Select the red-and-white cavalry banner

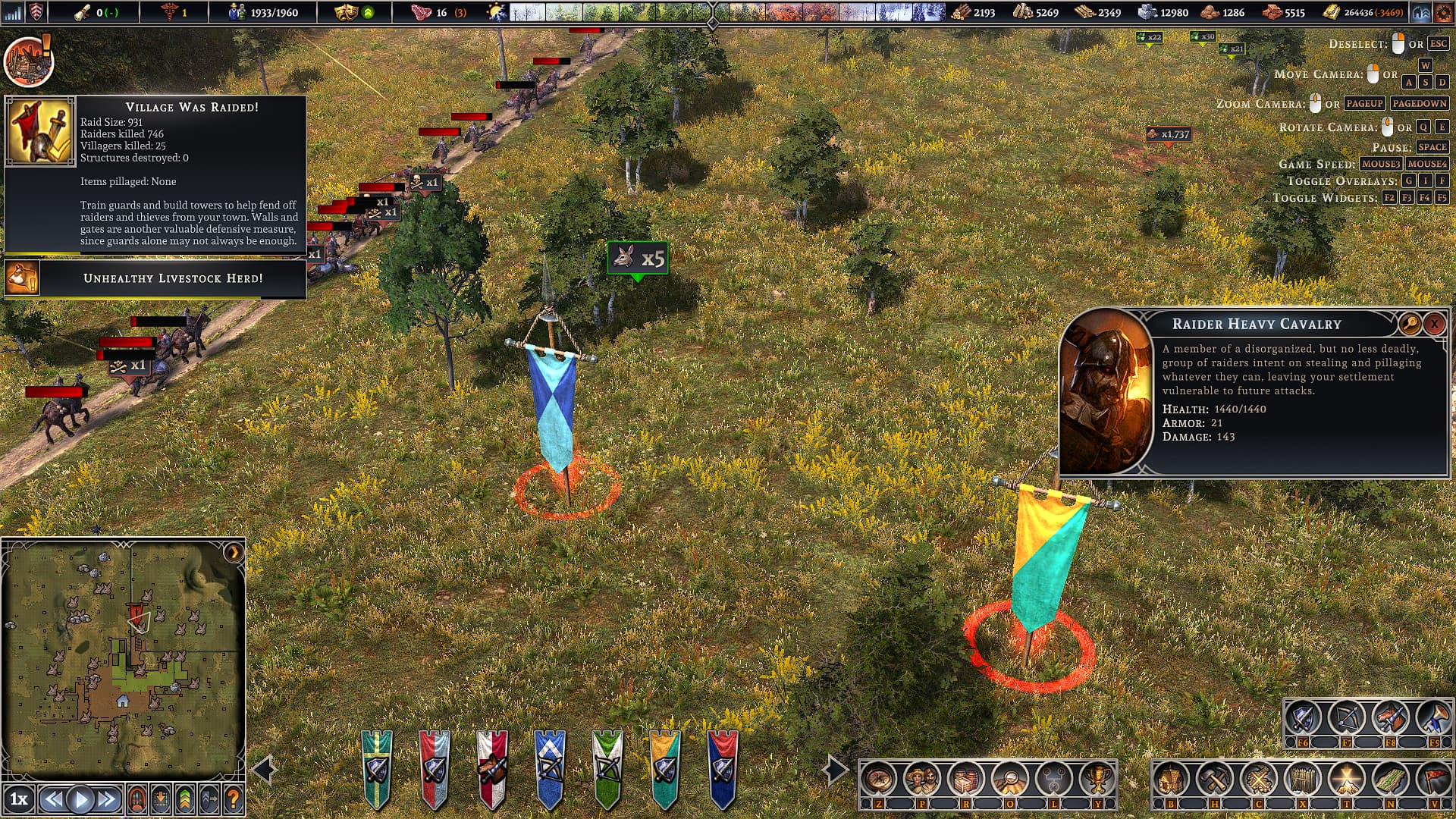(491, 767)
